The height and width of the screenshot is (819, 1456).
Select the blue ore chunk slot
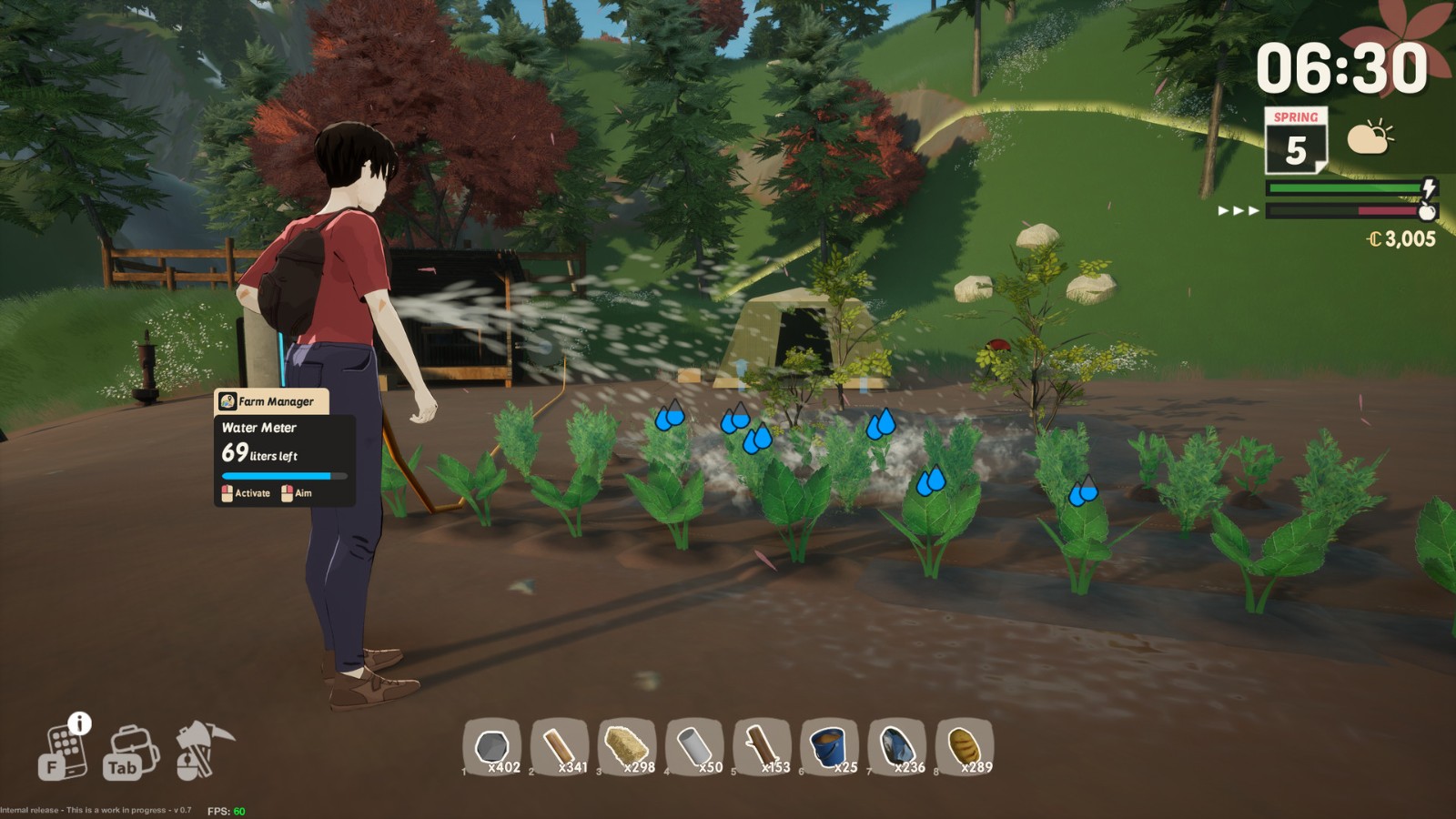click(896, 747)
